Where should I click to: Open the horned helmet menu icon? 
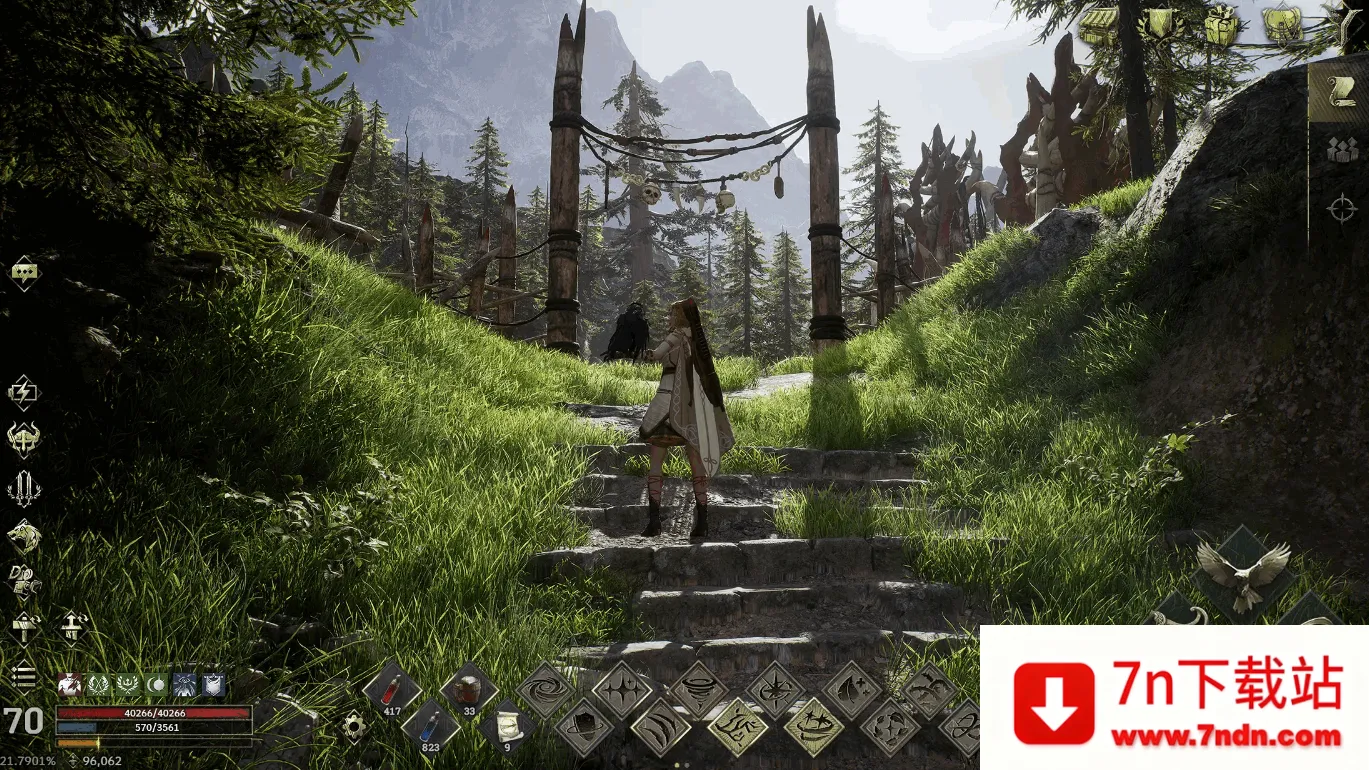pyautogui.click(x=23, y=439)
